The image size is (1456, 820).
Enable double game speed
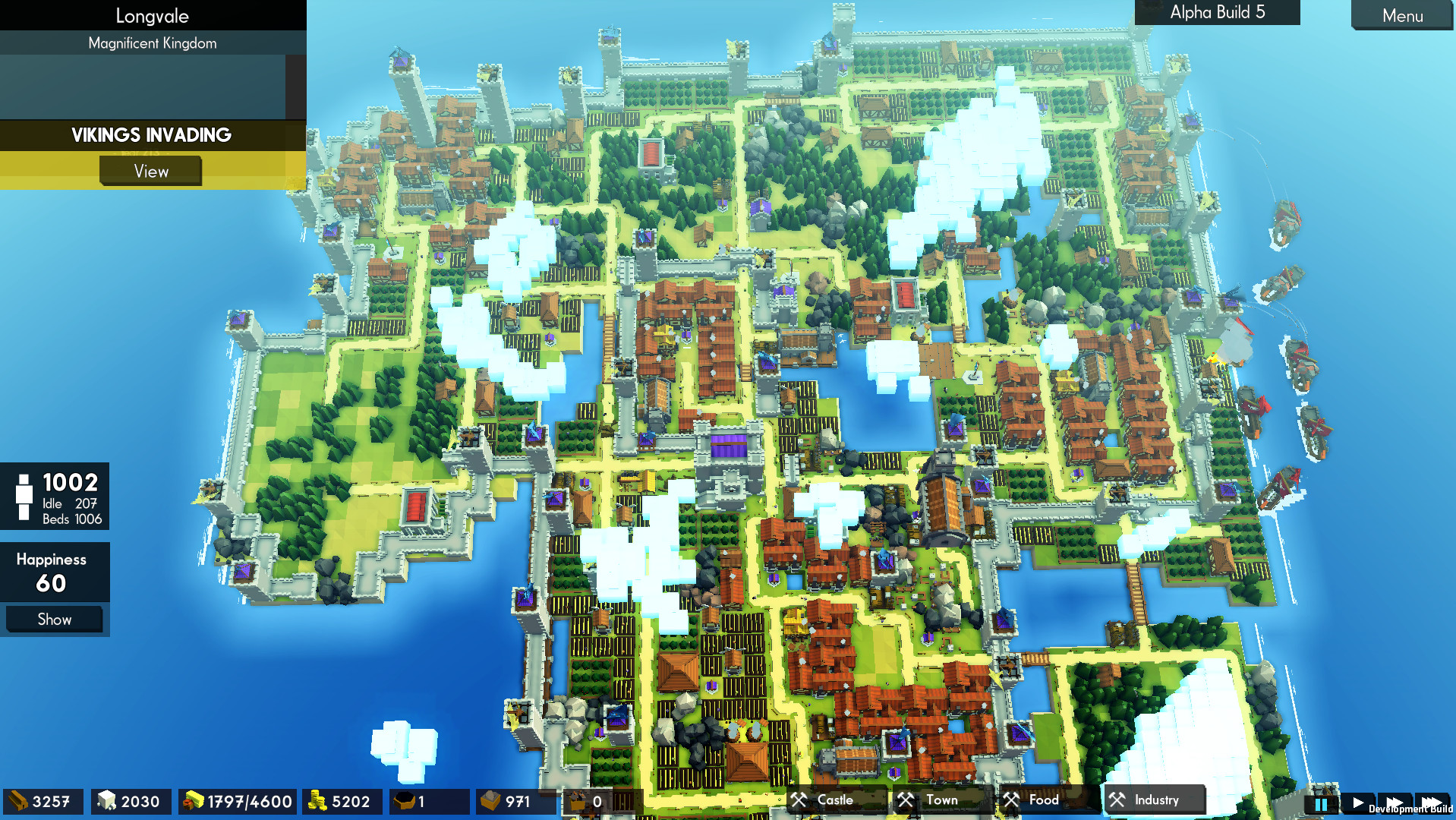(x=1395, y=803)
